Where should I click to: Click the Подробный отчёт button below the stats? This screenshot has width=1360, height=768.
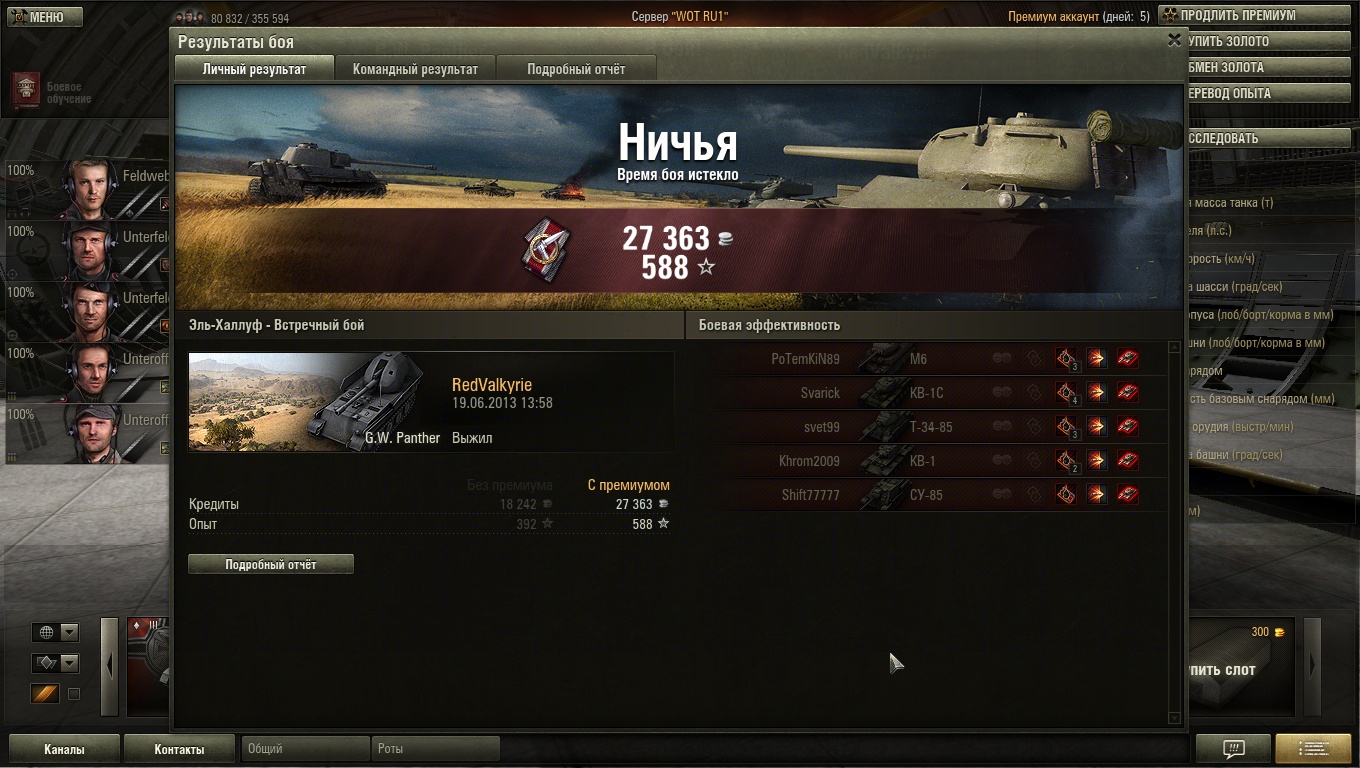[271, 565]
